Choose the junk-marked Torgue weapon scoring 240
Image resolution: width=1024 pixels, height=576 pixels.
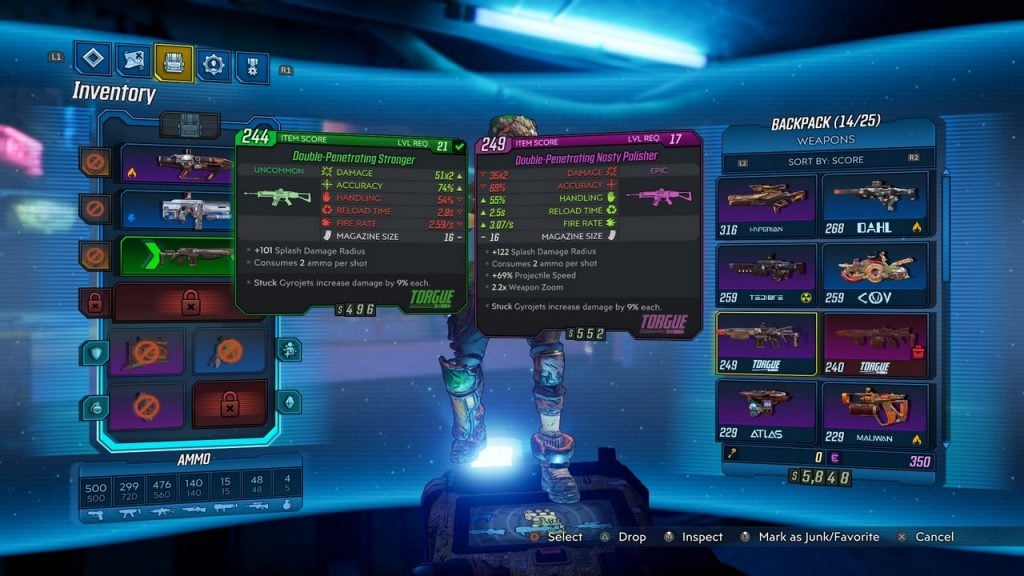[876, 343]
